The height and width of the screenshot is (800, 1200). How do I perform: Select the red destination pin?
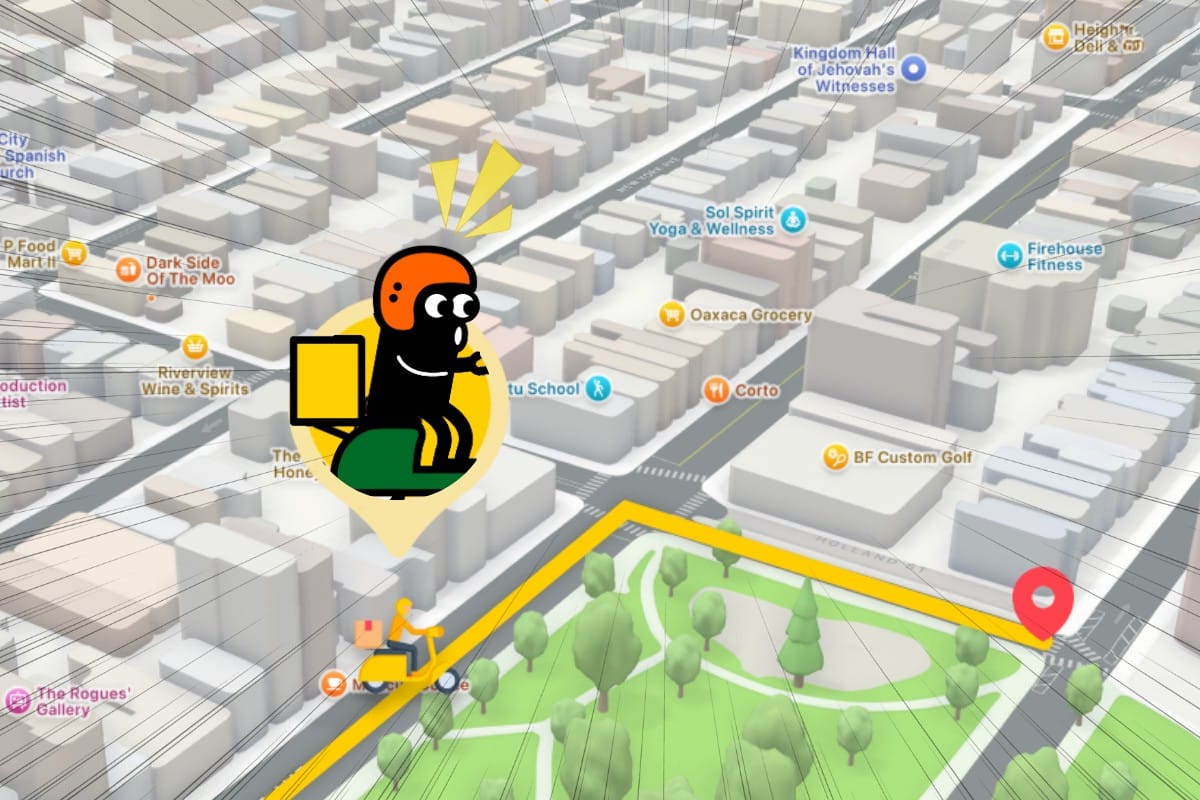(1042, 599)
